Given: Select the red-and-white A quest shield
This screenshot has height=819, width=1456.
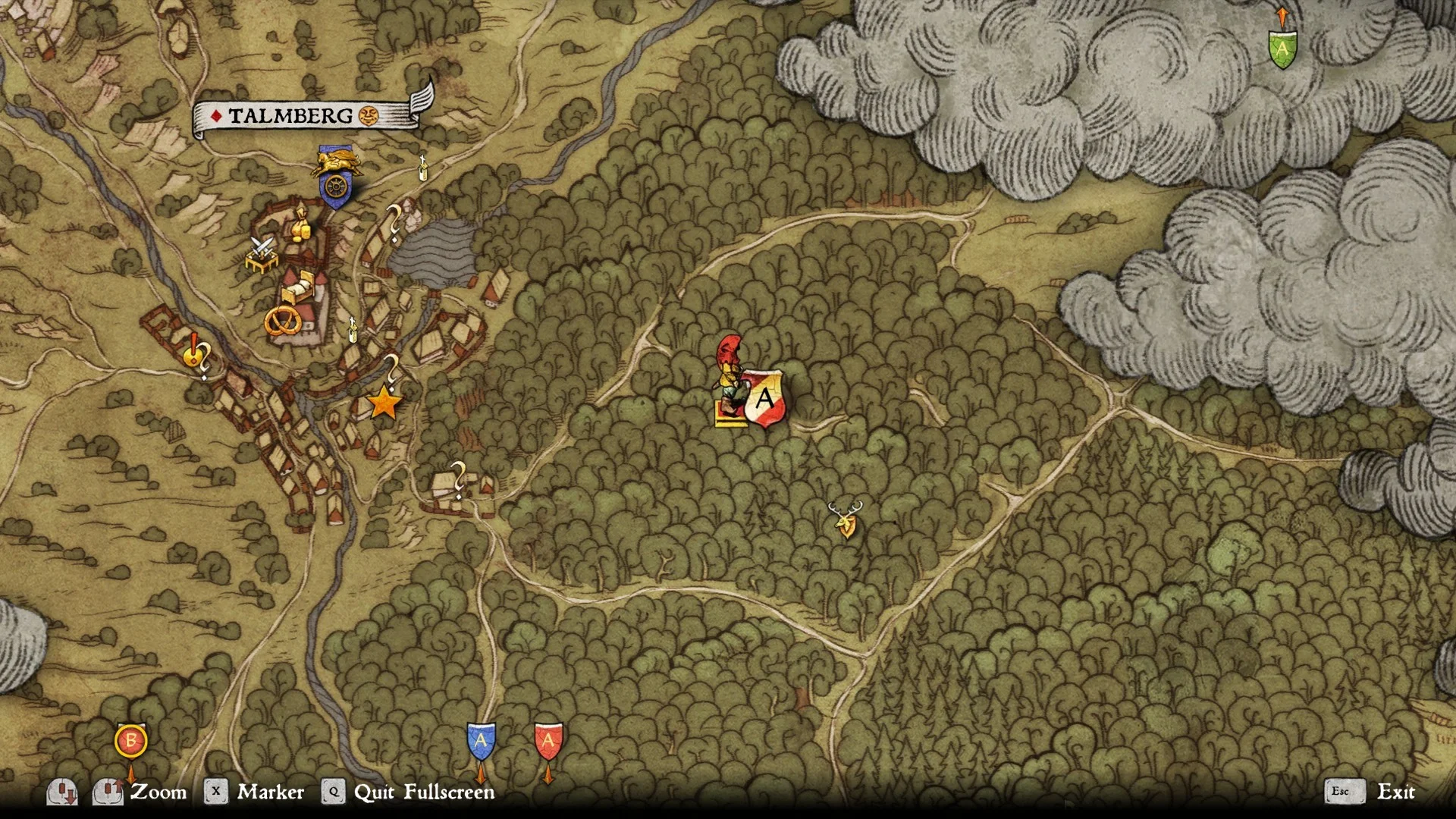Looking at the screenshot, I should [764, 398].
